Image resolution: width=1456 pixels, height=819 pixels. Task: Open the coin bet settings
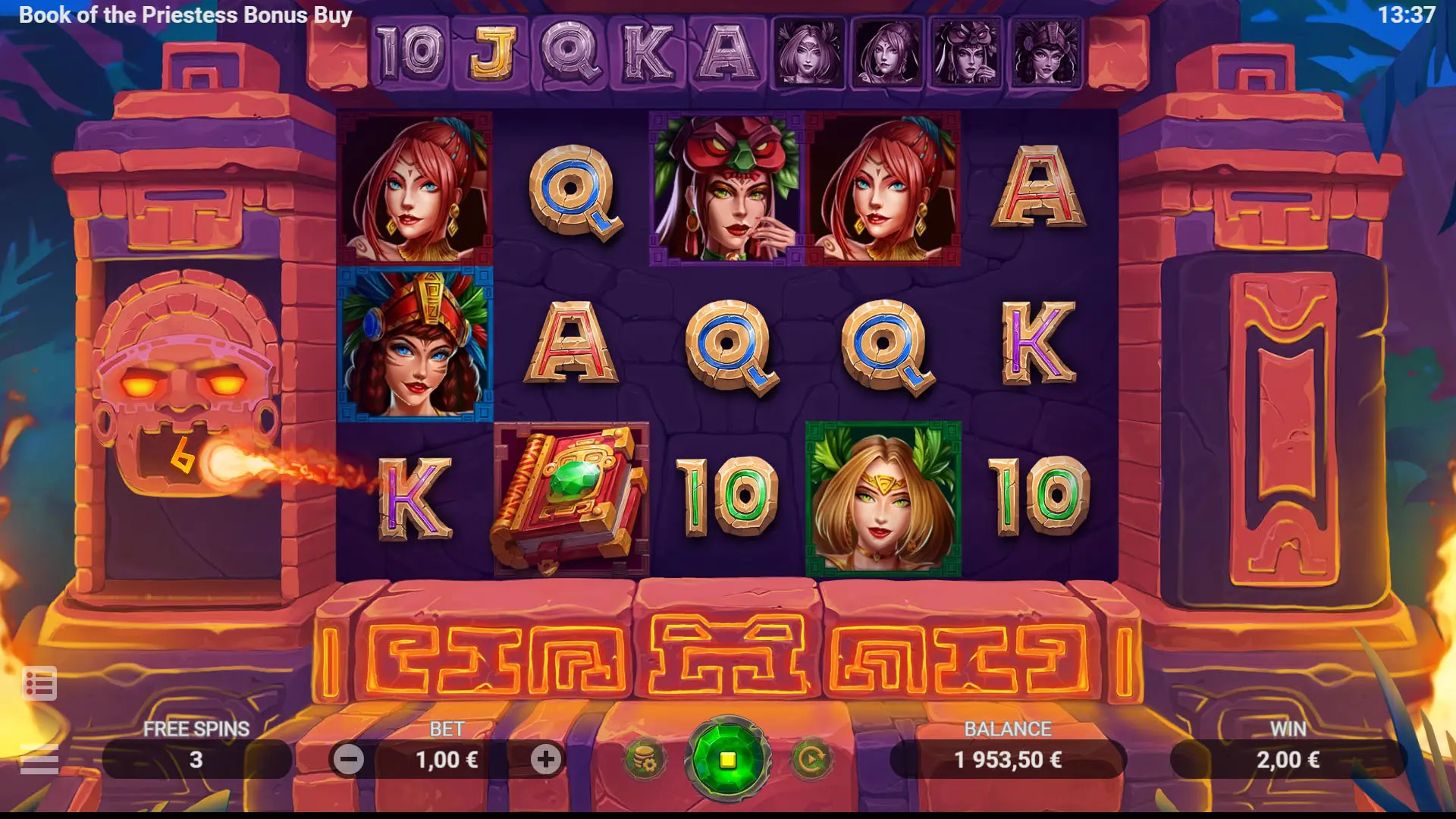coord(645,759)
